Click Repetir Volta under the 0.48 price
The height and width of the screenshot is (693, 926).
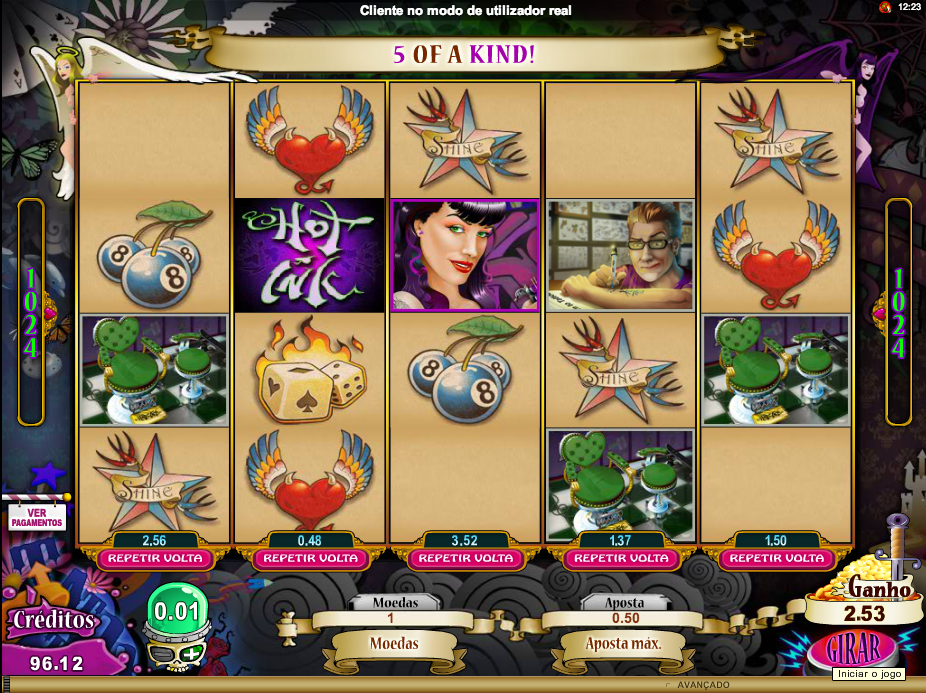310,558
